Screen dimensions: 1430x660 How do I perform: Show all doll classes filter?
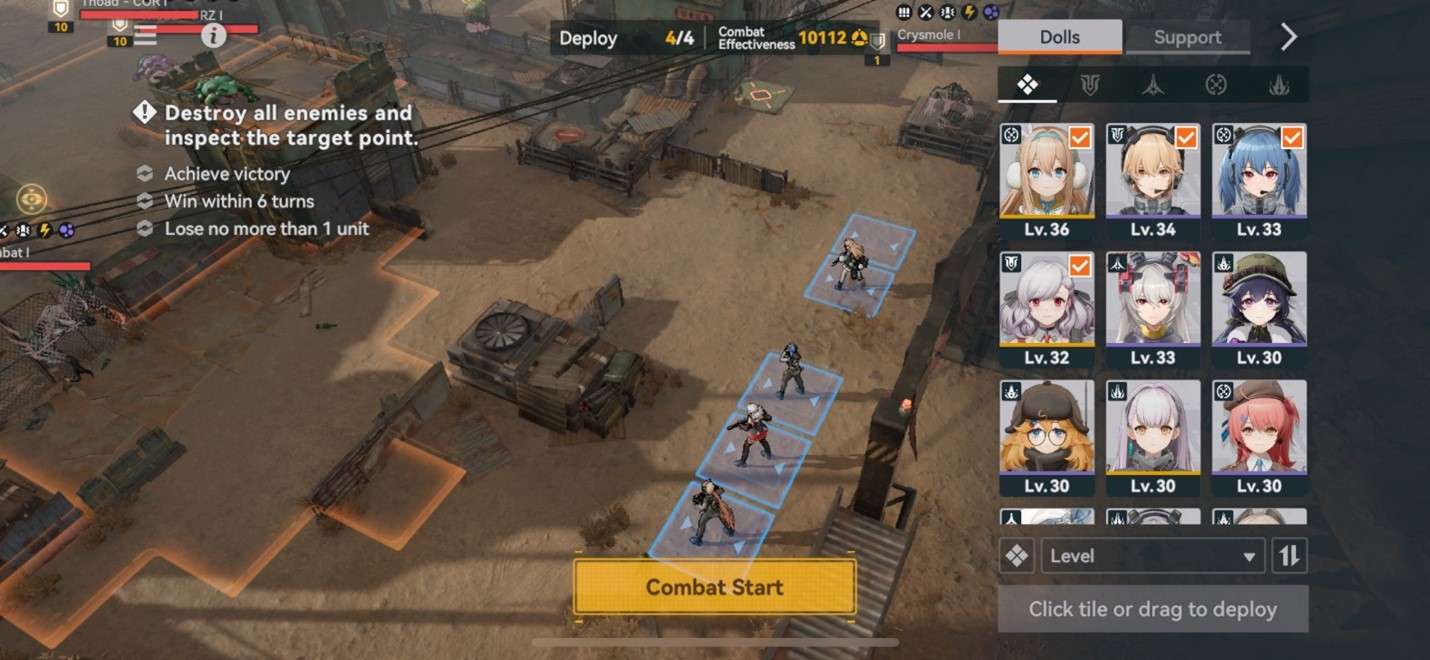click(1027, 85)
